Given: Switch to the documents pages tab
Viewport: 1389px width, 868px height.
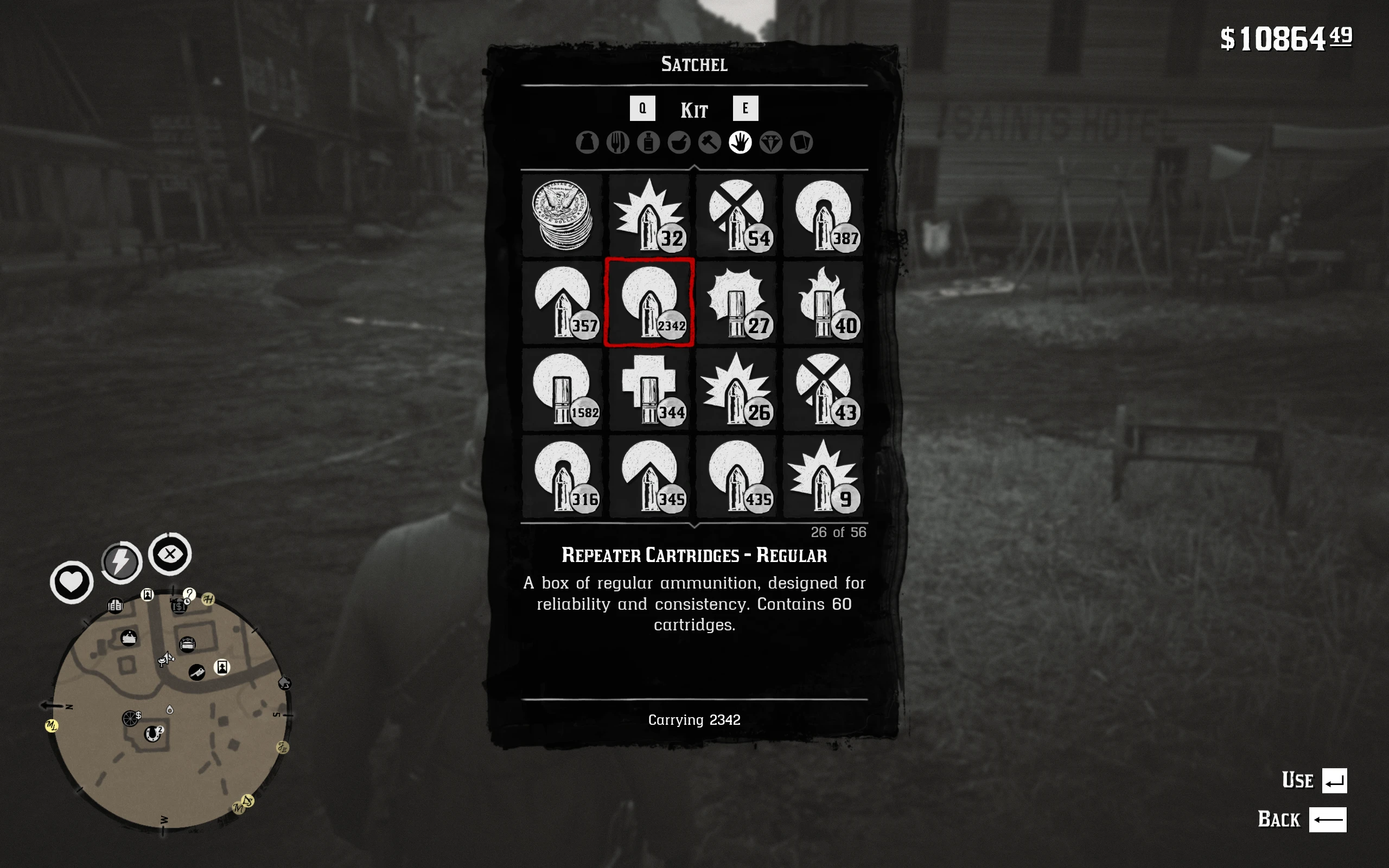Looking at the screenshot, I should point(801,142).
